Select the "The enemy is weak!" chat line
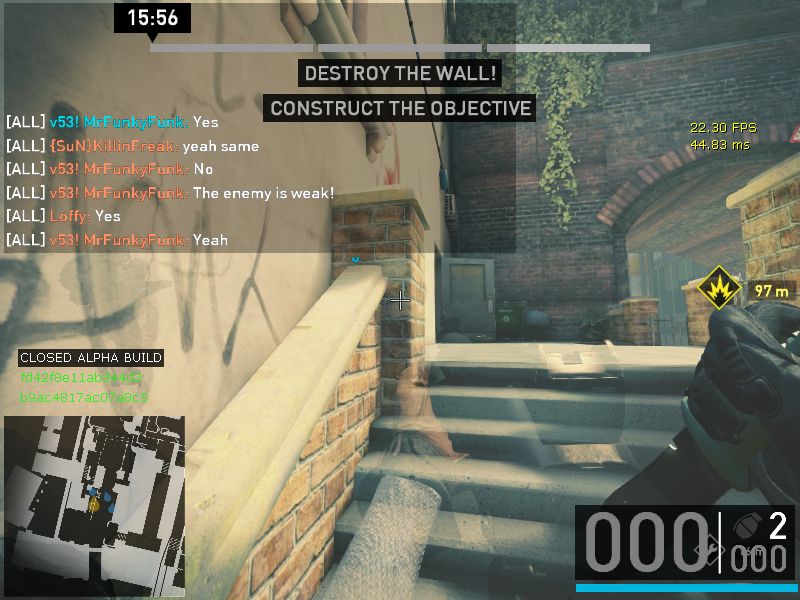800x600 pixels. 170,193
